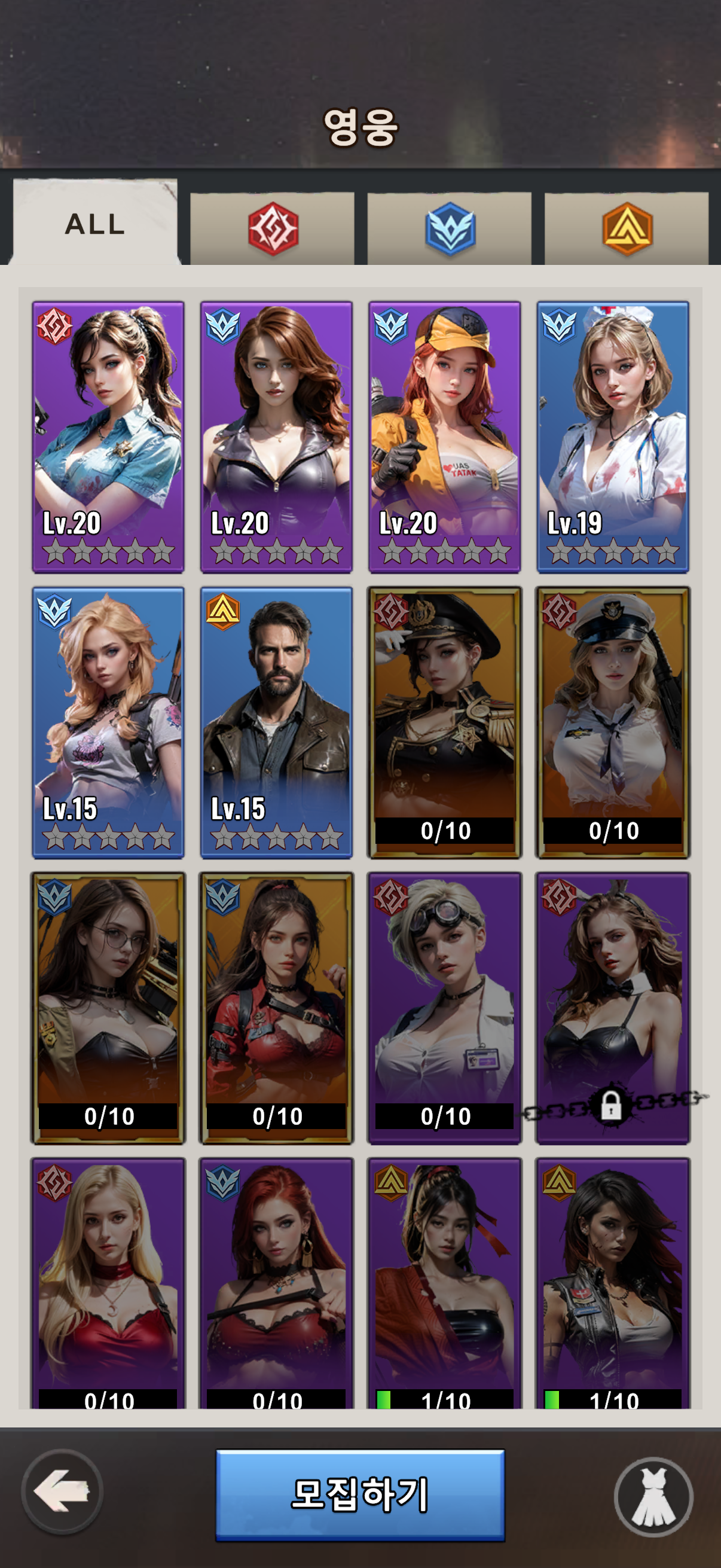Open the goggles blonde scientist hero card
Screen dimensions: 721x1568
(445, 1008)
